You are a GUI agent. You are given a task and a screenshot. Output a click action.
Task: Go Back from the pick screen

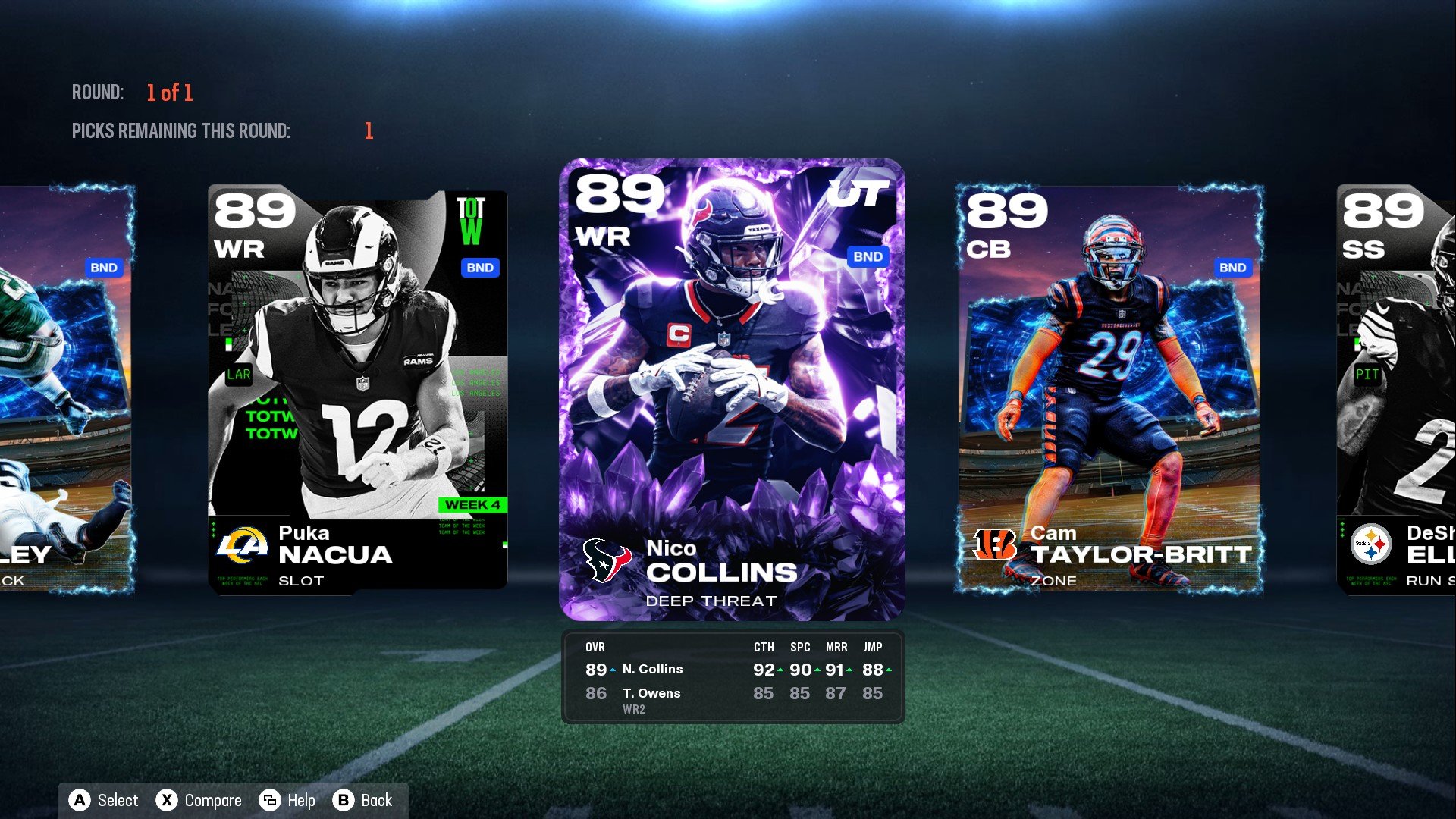[x=362, y=800]
